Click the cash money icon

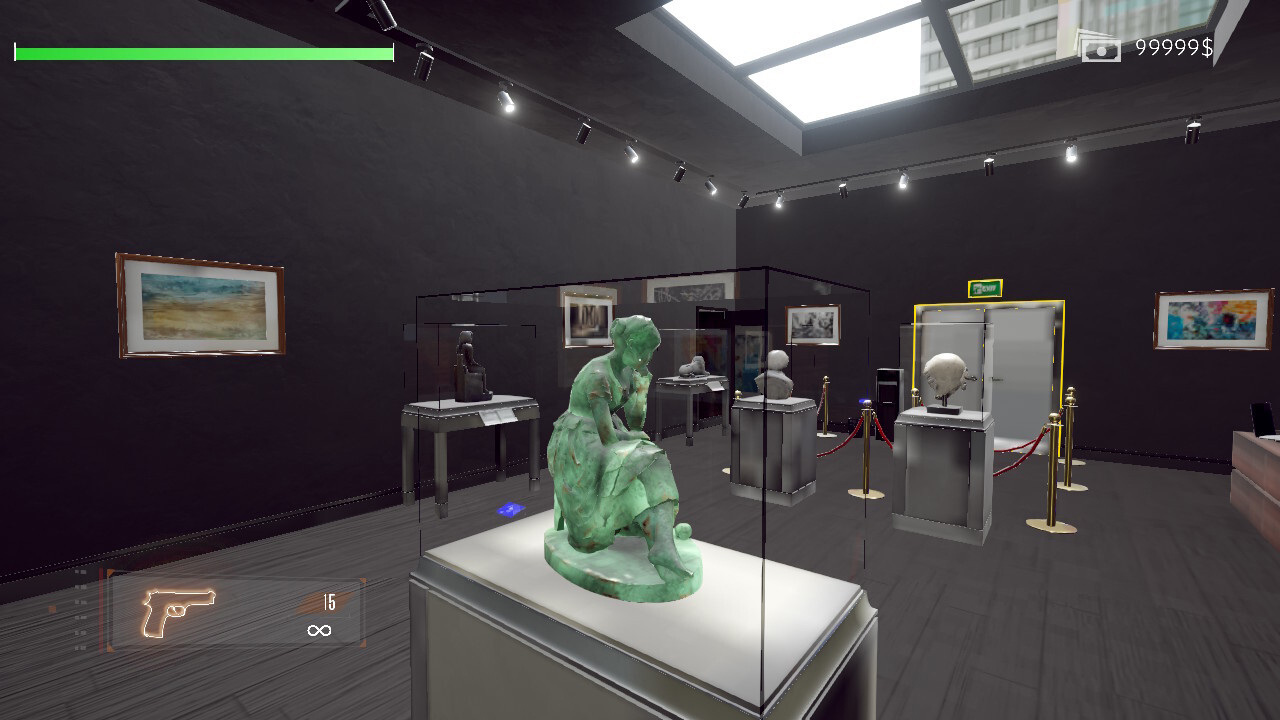tap(1100, 47)
